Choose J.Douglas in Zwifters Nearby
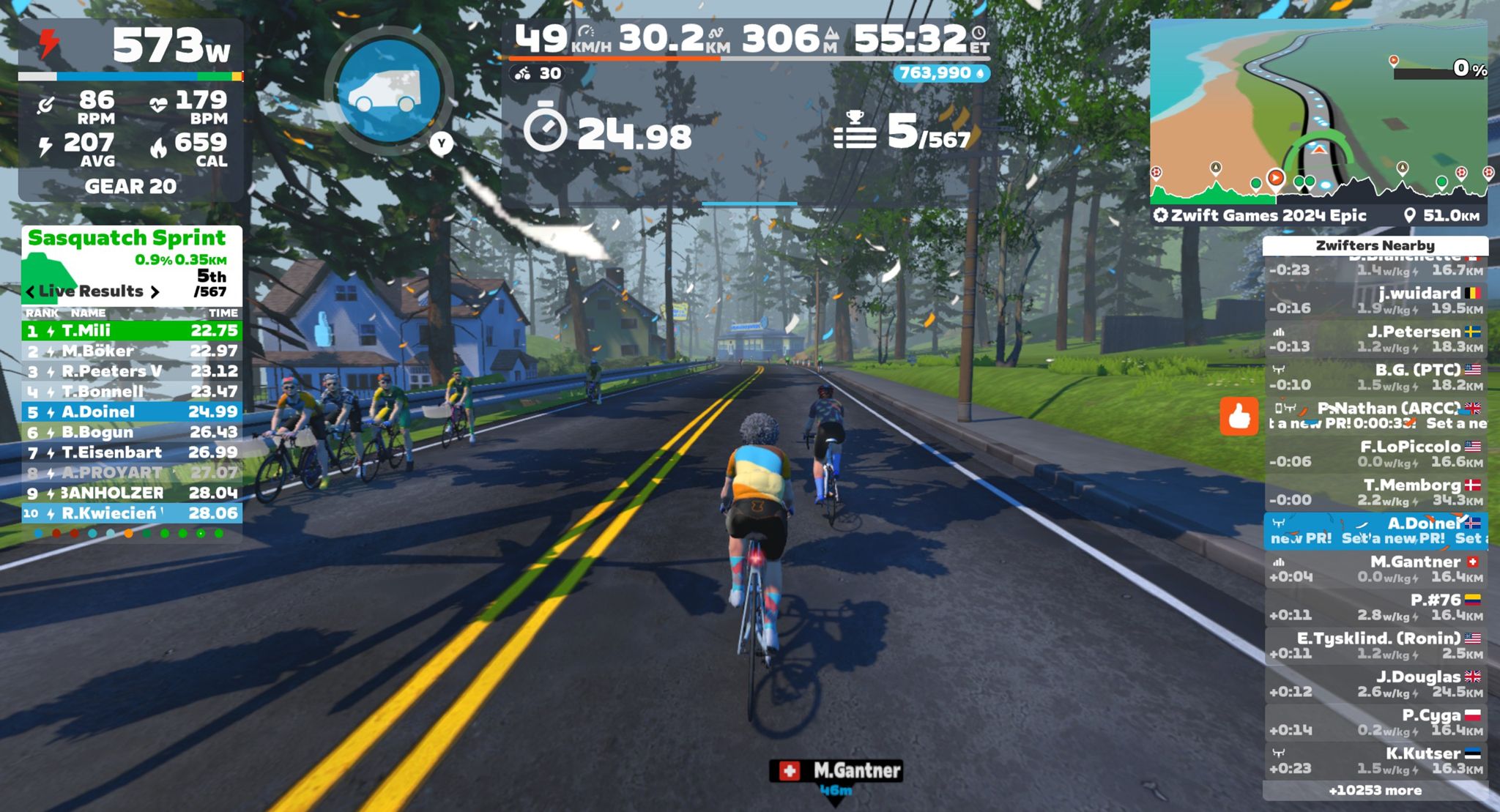This screenshot has height=812, width=1500. [1375, 685]
